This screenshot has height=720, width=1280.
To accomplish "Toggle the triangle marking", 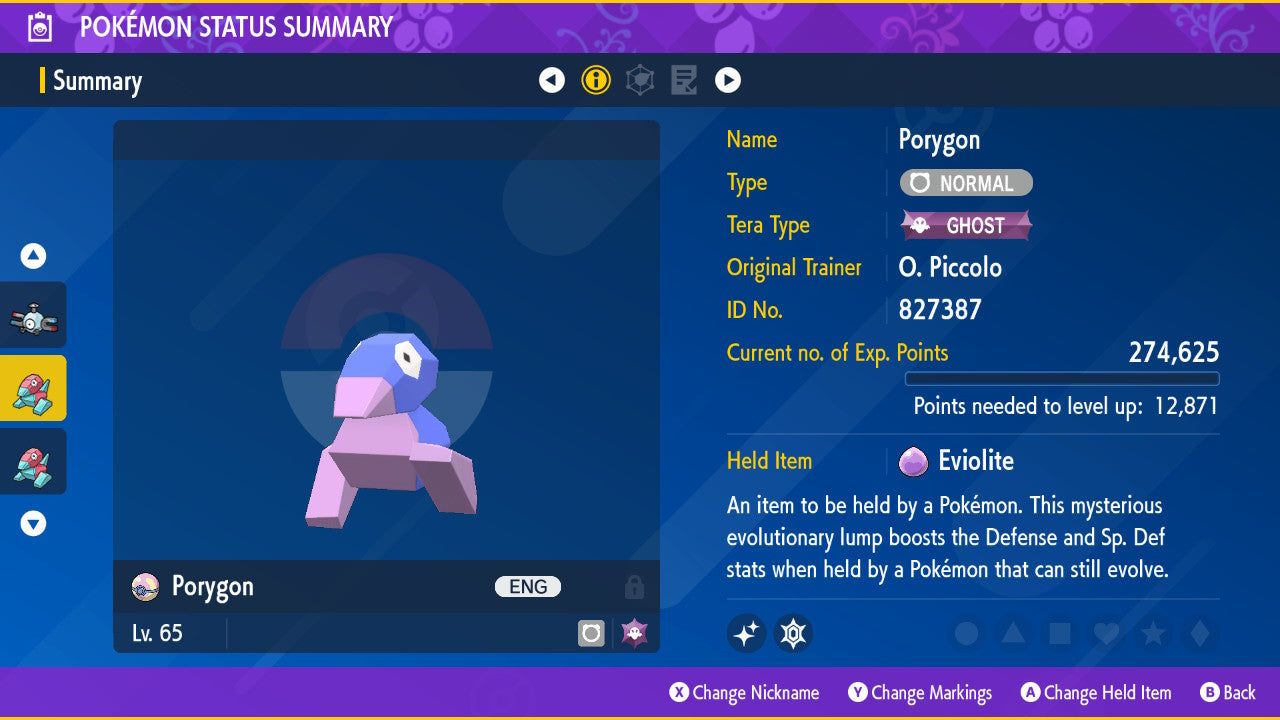I will pos(1012,633).
